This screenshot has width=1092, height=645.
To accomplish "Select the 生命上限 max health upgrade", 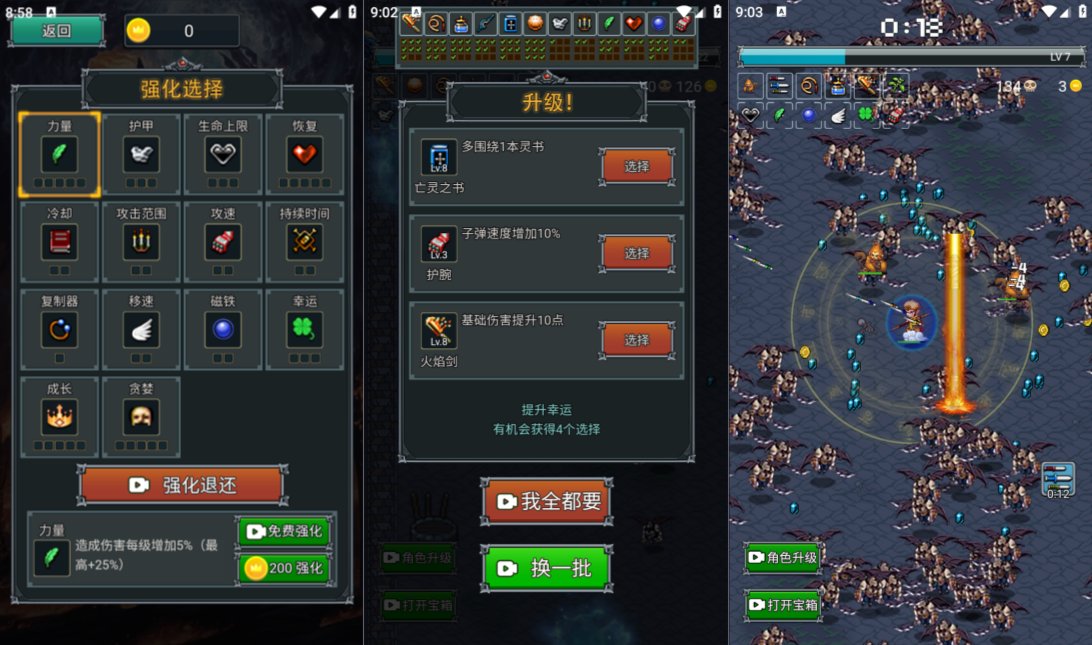I will pyautogui.click(x=223, y=154).
